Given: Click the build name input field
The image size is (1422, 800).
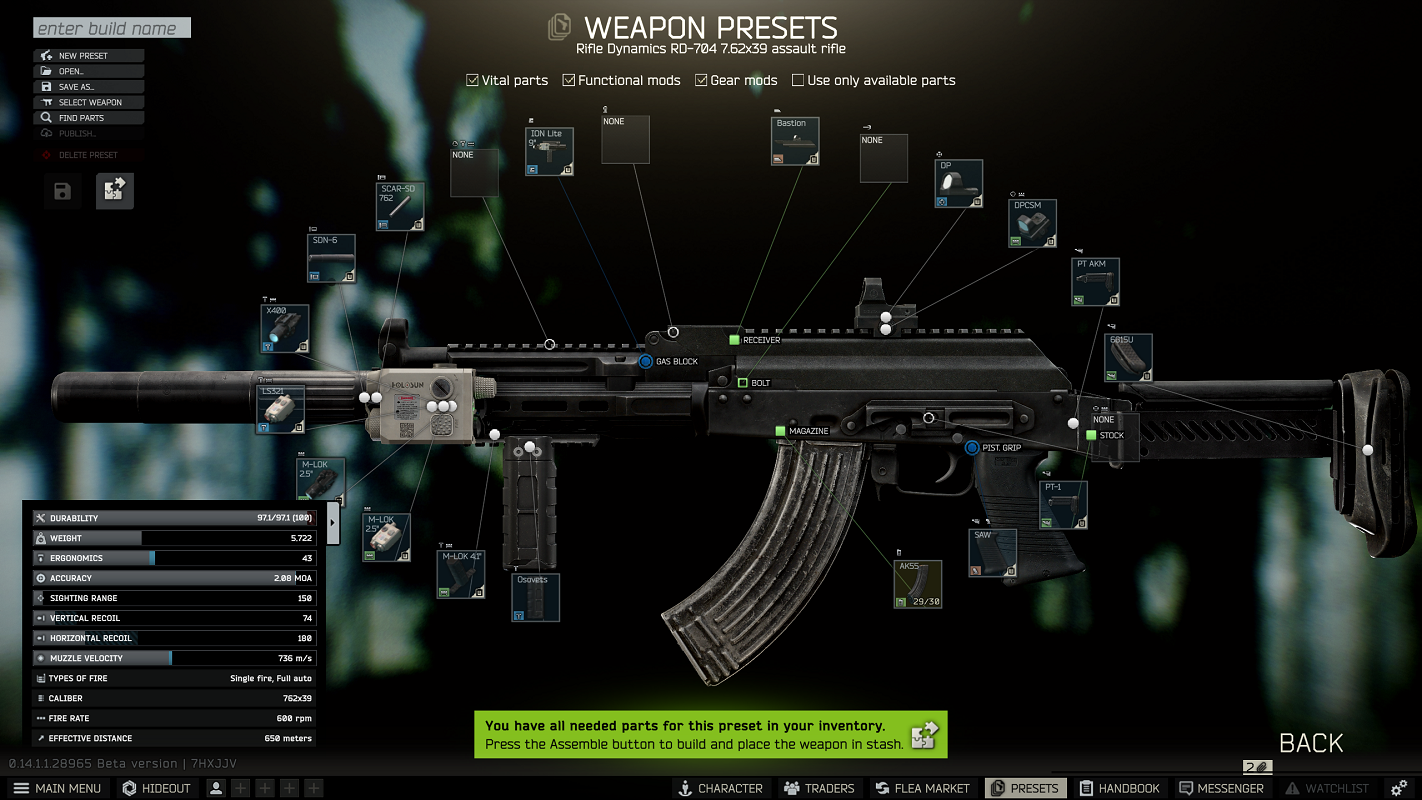Looking at the screenshot, I should 111,28.
